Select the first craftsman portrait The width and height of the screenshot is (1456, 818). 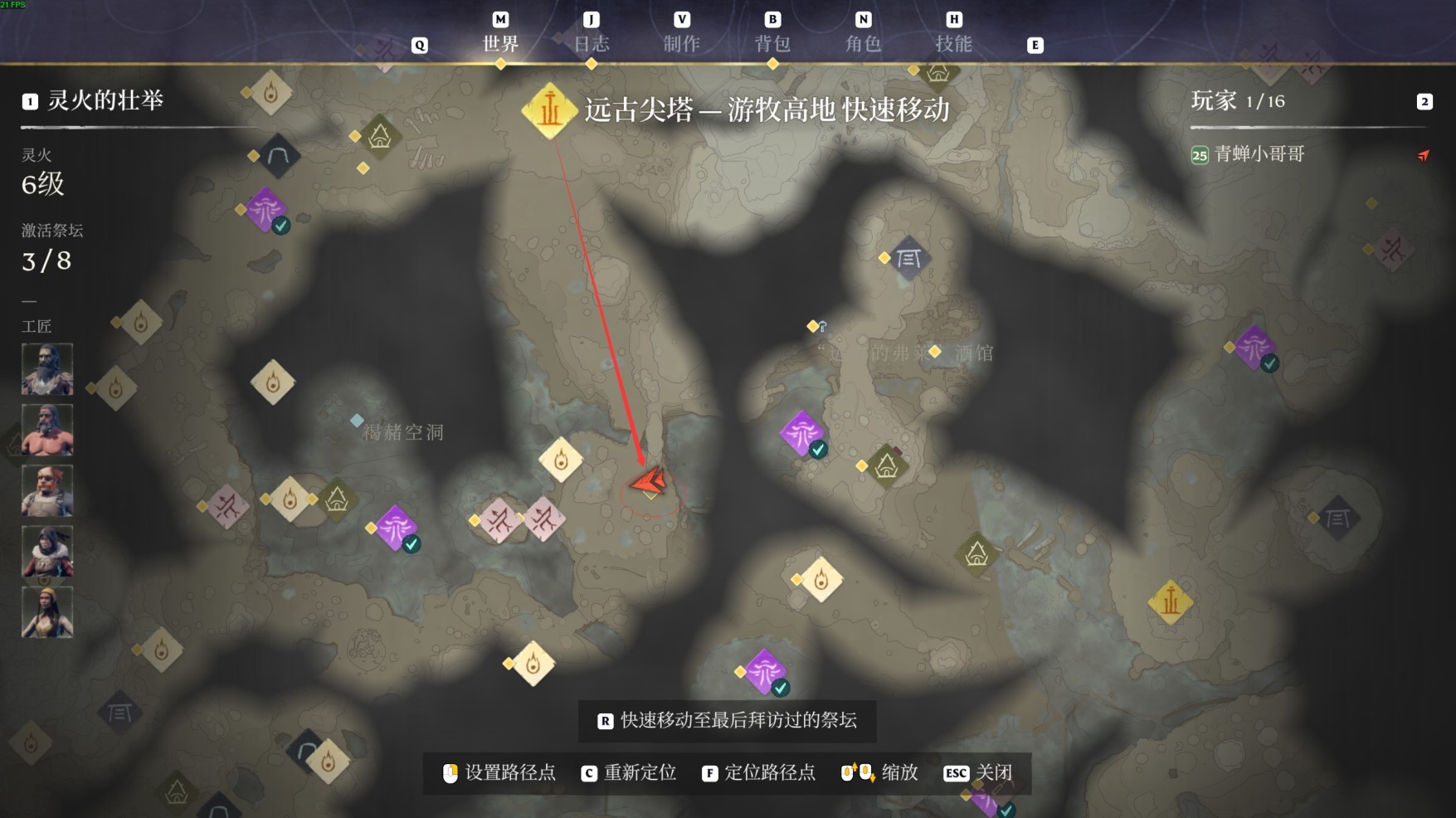(47, 369)
